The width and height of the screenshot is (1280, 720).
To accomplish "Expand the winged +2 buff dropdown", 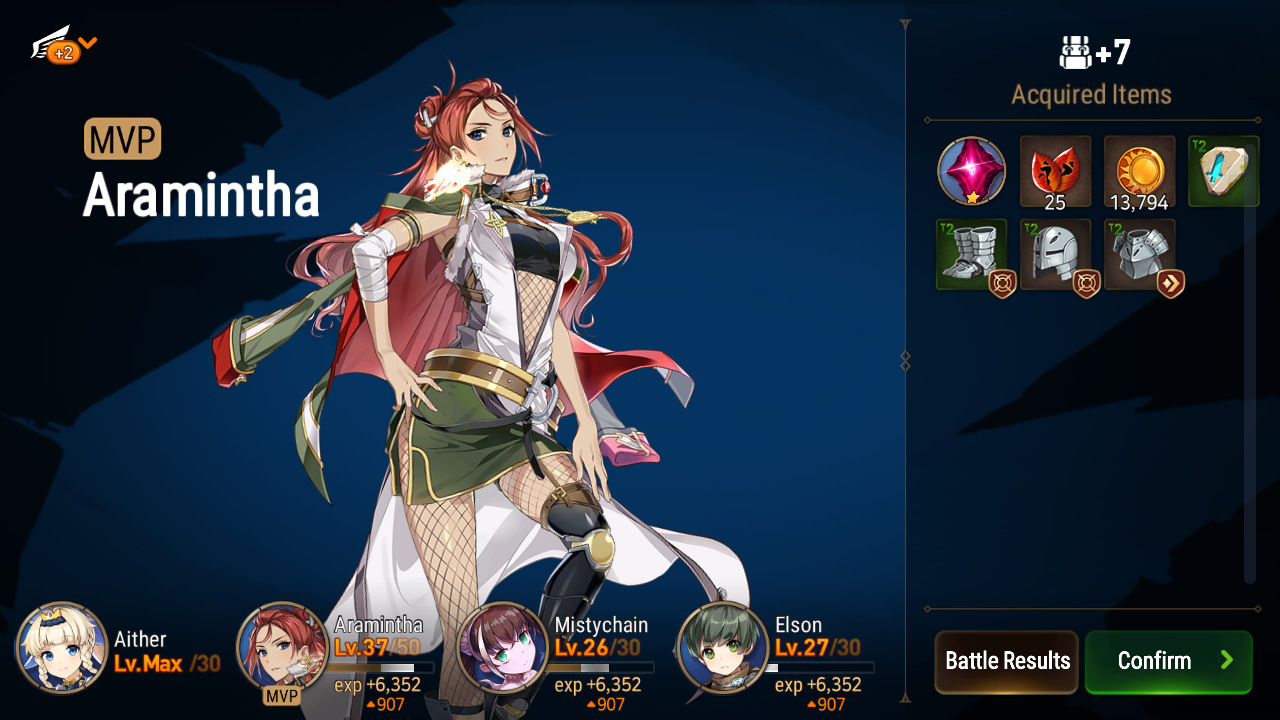I will 64,46.
